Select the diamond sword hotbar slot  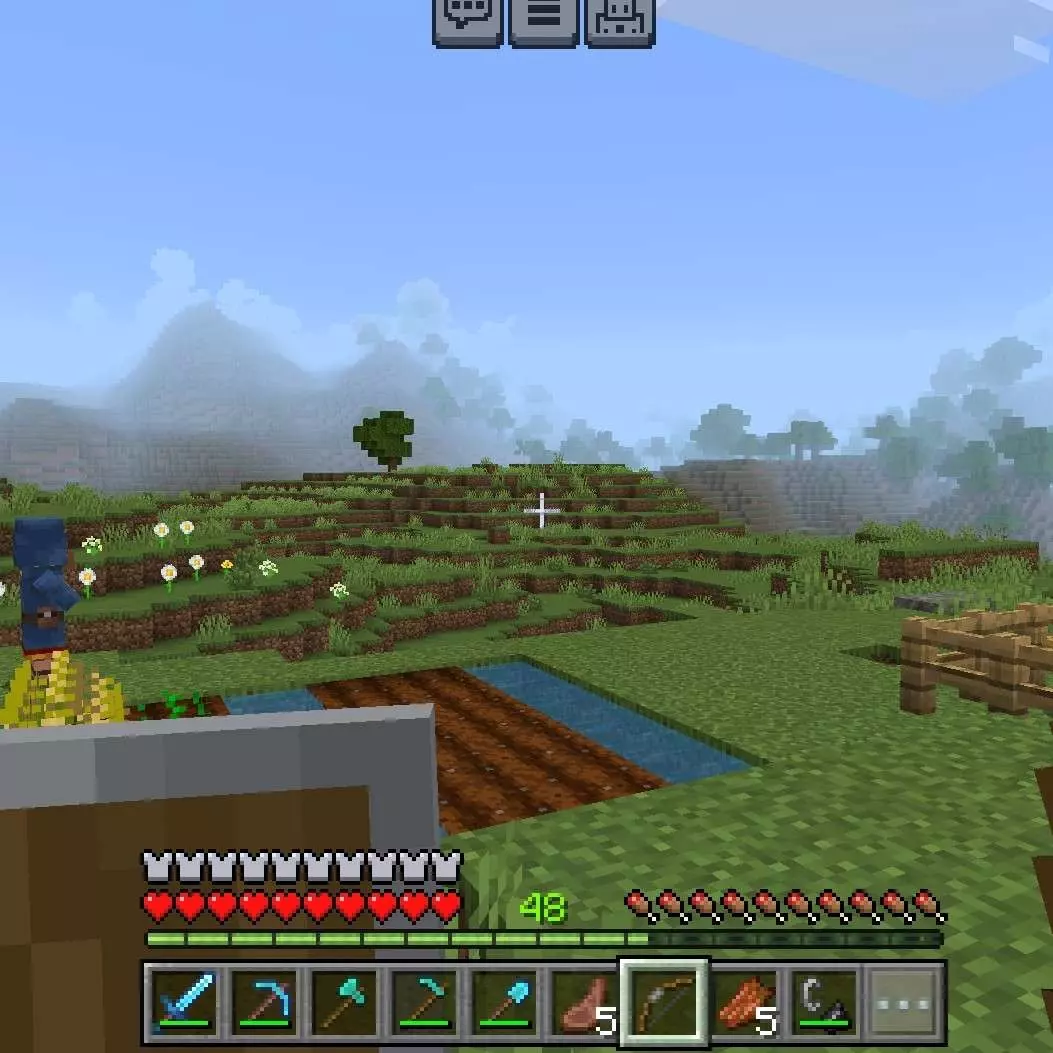click(183, 1002)
